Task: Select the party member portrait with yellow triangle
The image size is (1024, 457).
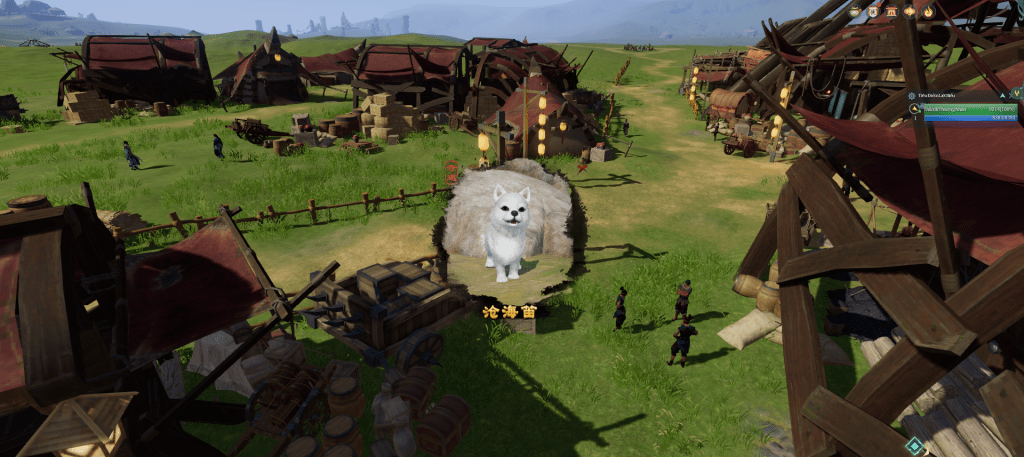Action: coord(914,108)
